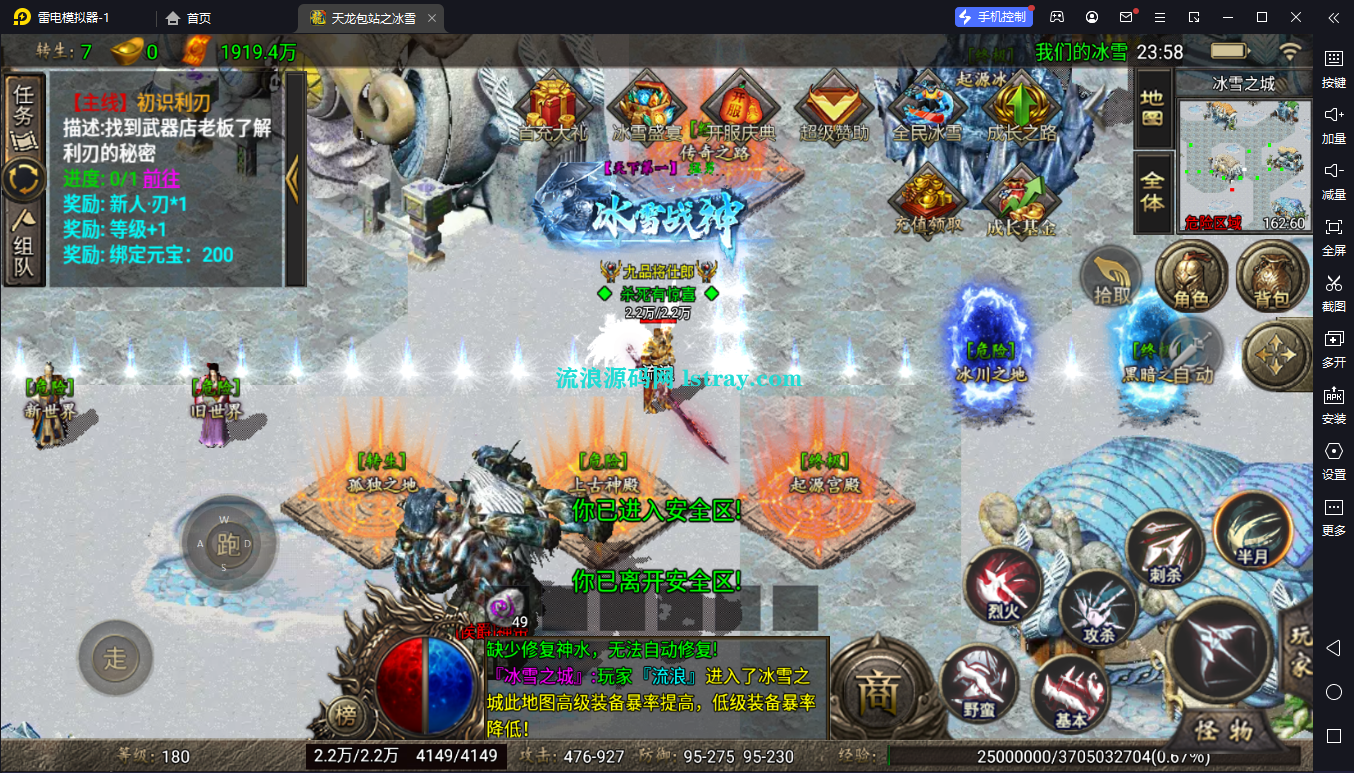Collapse the LDPlayer sidebar with double chevron
This screenshot has width=1354, height=773.
pos(1333,17)
